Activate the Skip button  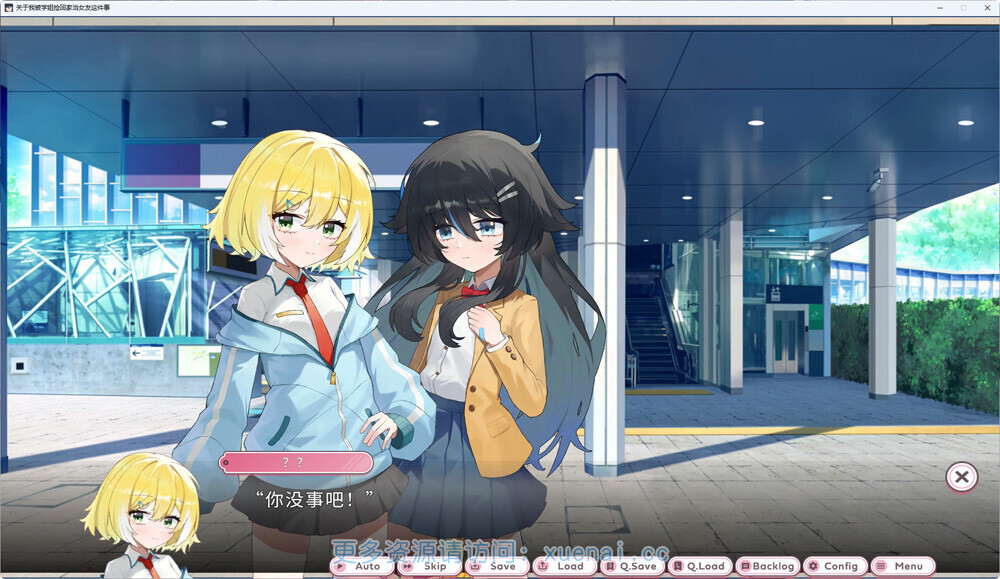point(429,566)
